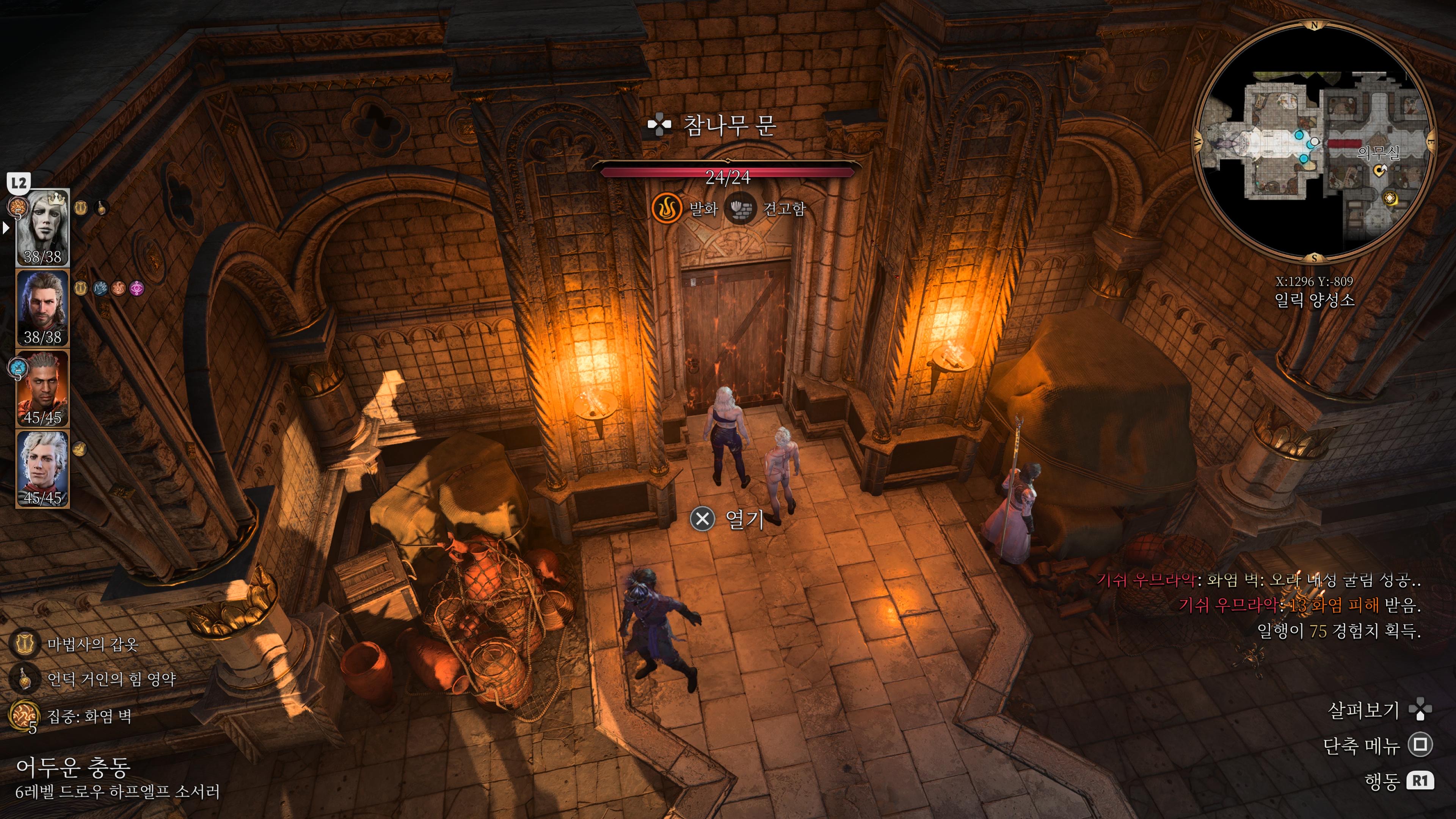Image resolution: width=1456 pixels, height=819 pixels.
Task: Choose the horned warlock party portrait
Action: 43,388
